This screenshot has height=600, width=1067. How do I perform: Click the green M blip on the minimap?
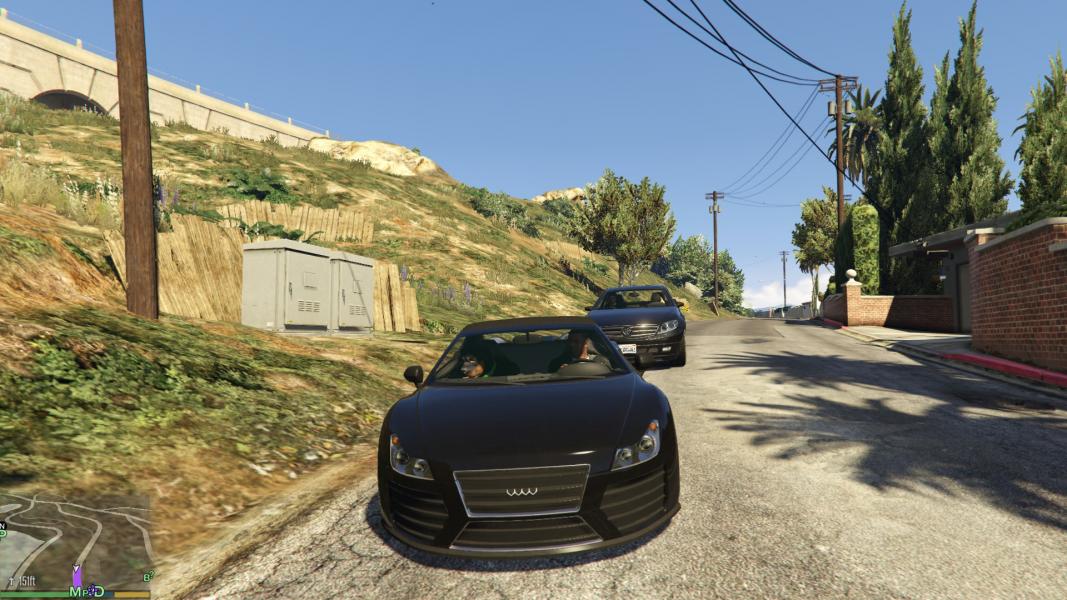(74, 591)
